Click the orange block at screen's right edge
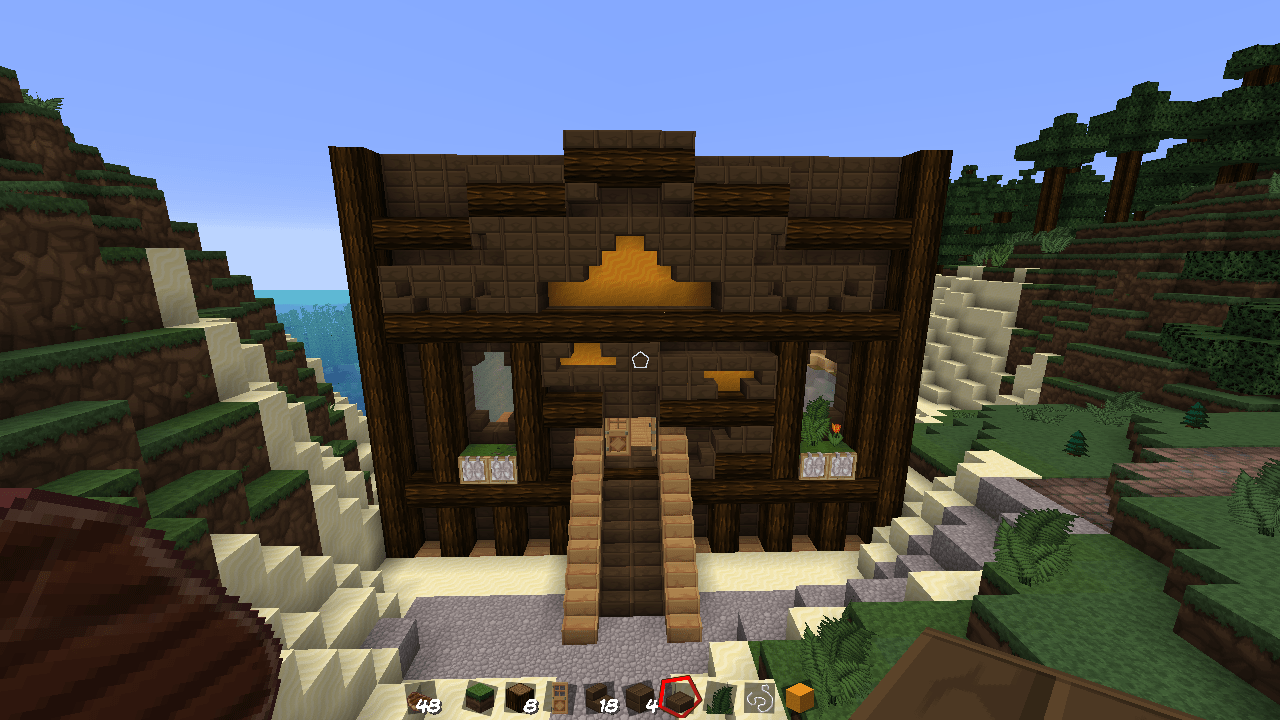This screenshot has height=720, width=1280. point(799,700)
